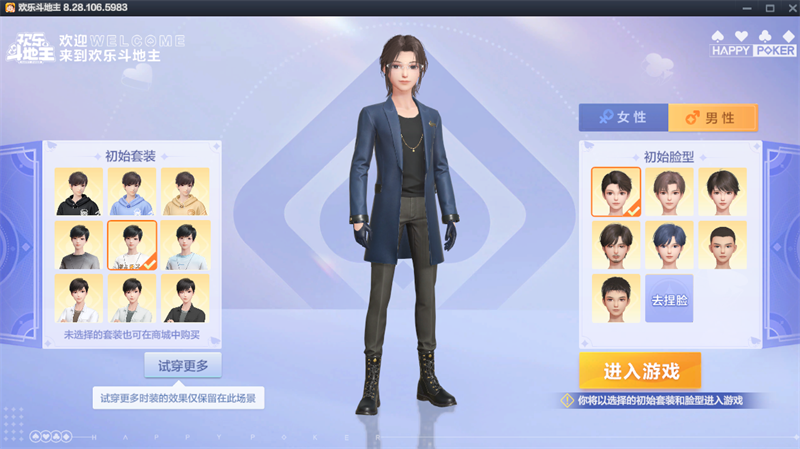The width and height of the screenshot is (800, 449).
Task: Choose the gray t-shirt outfit
Action: click(79, 245)
